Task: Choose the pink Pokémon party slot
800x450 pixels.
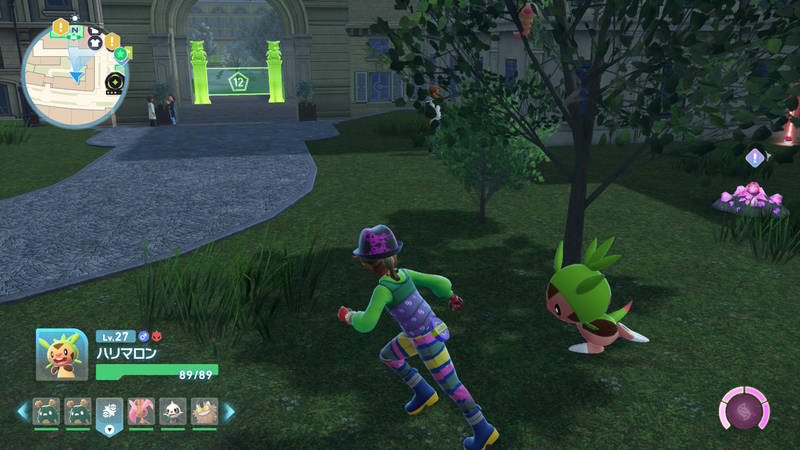Action: tap(141, 411)
